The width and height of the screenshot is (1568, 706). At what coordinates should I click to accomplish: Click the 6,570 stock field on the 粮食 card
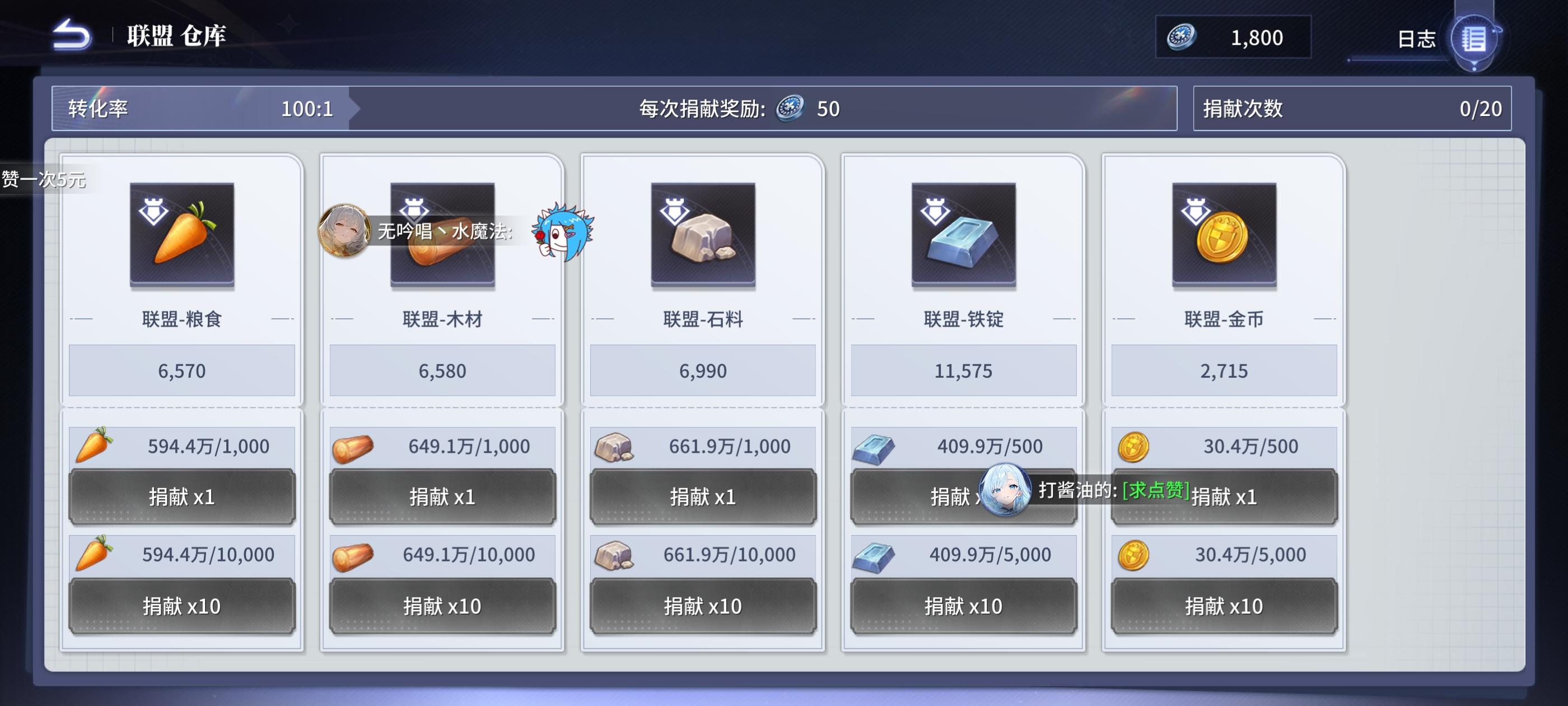click(x=181, y=370)
